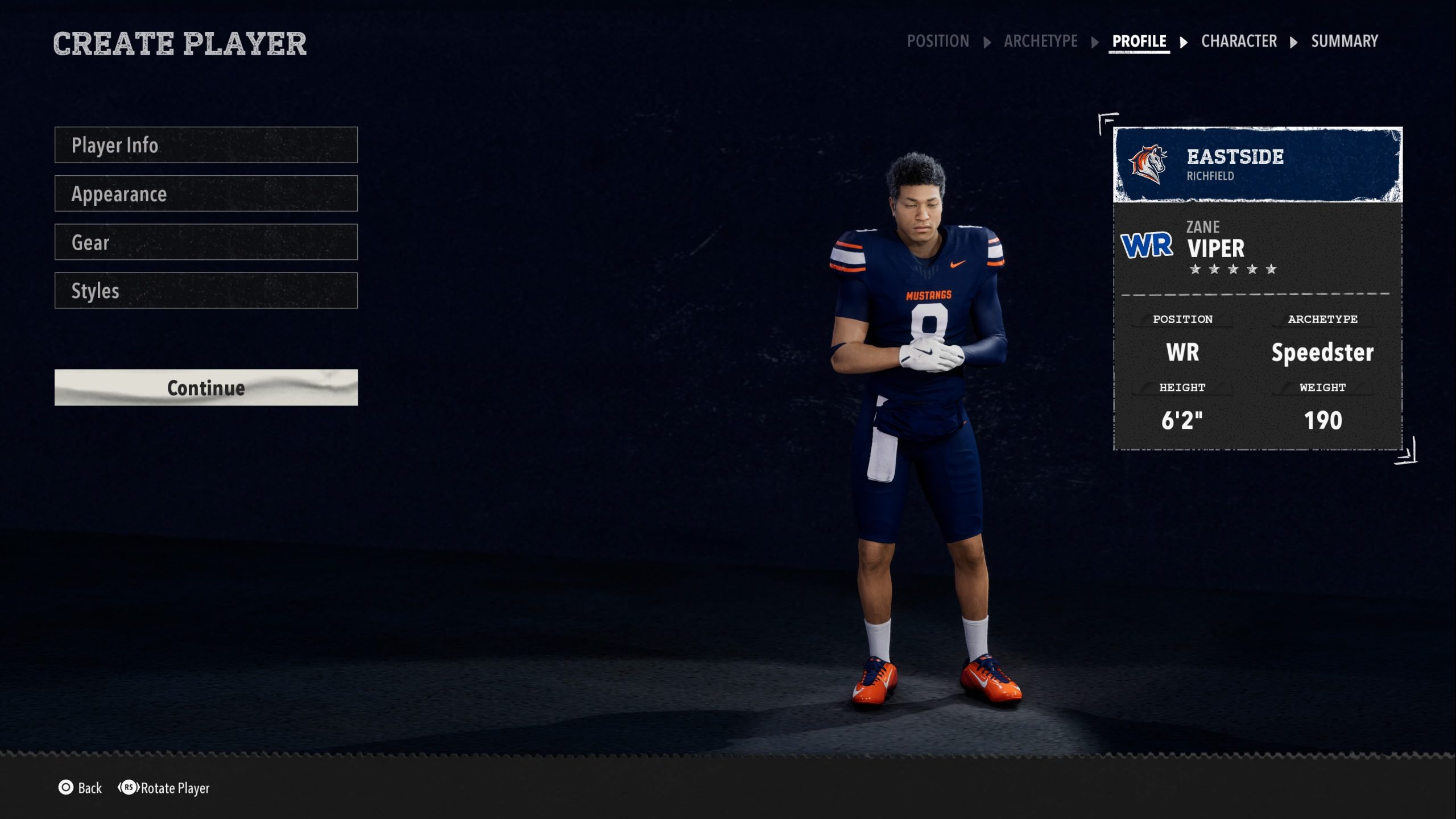
Task: Go to the Position step
Action: (x=938, y=41)
